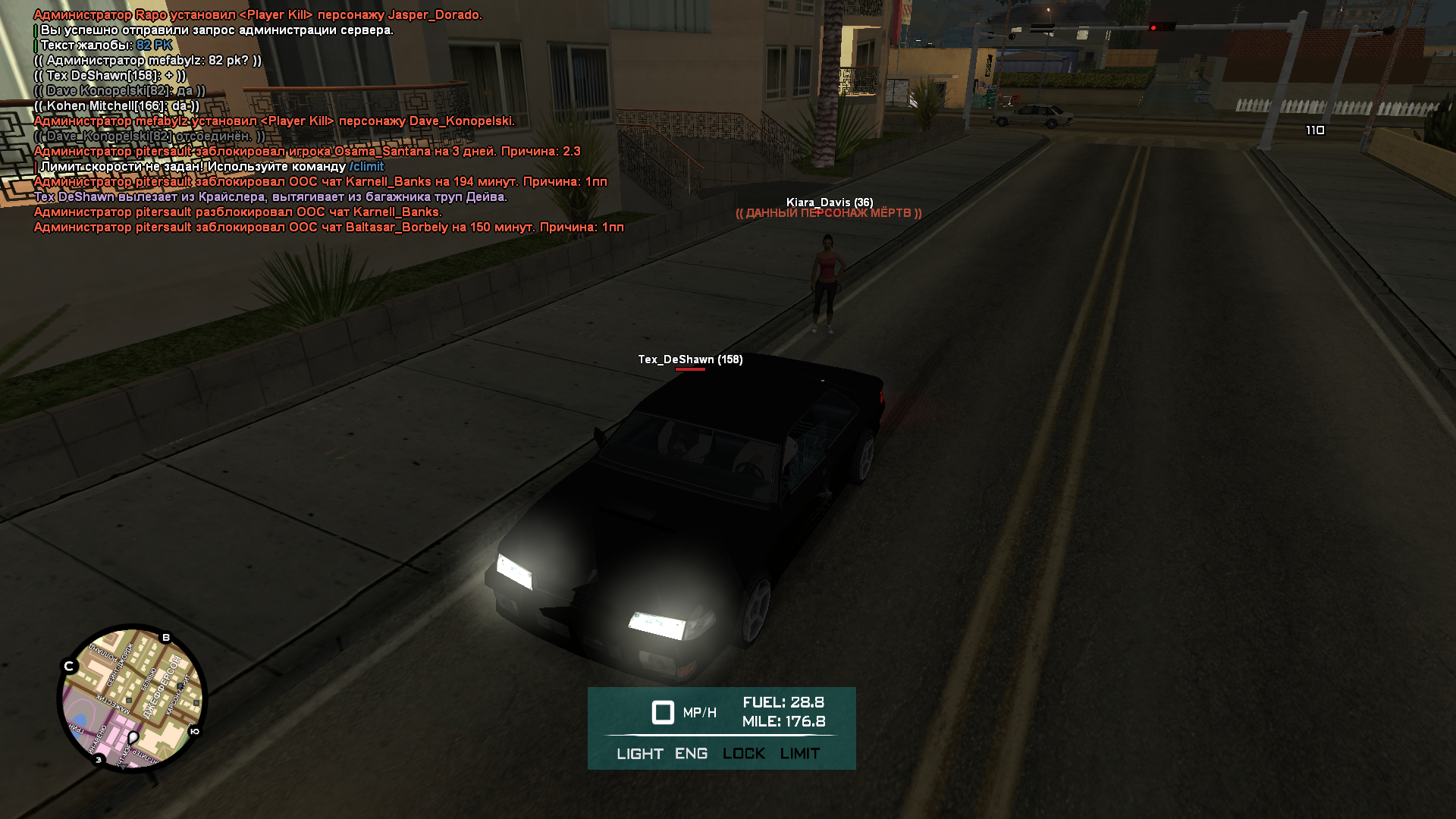
Task: Toggle the LIGHT indicator on the speedometer
Action: pyautogui.click(x=639, y=754)
